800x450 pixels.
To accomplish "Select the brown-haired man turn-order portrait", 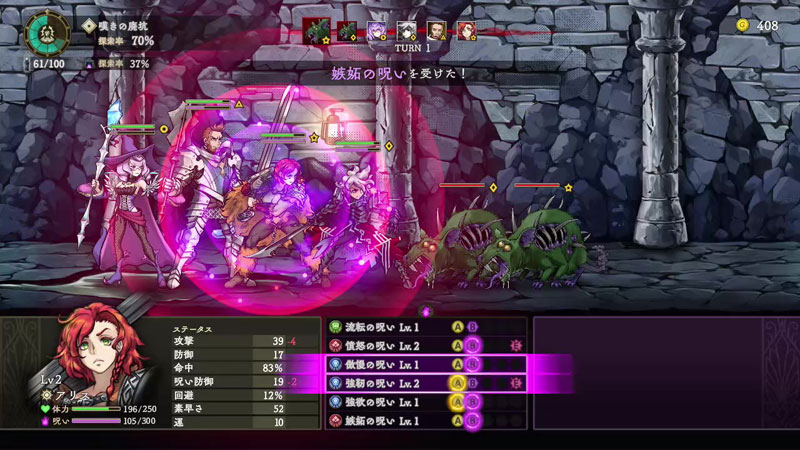I will [x=437, y=31].
